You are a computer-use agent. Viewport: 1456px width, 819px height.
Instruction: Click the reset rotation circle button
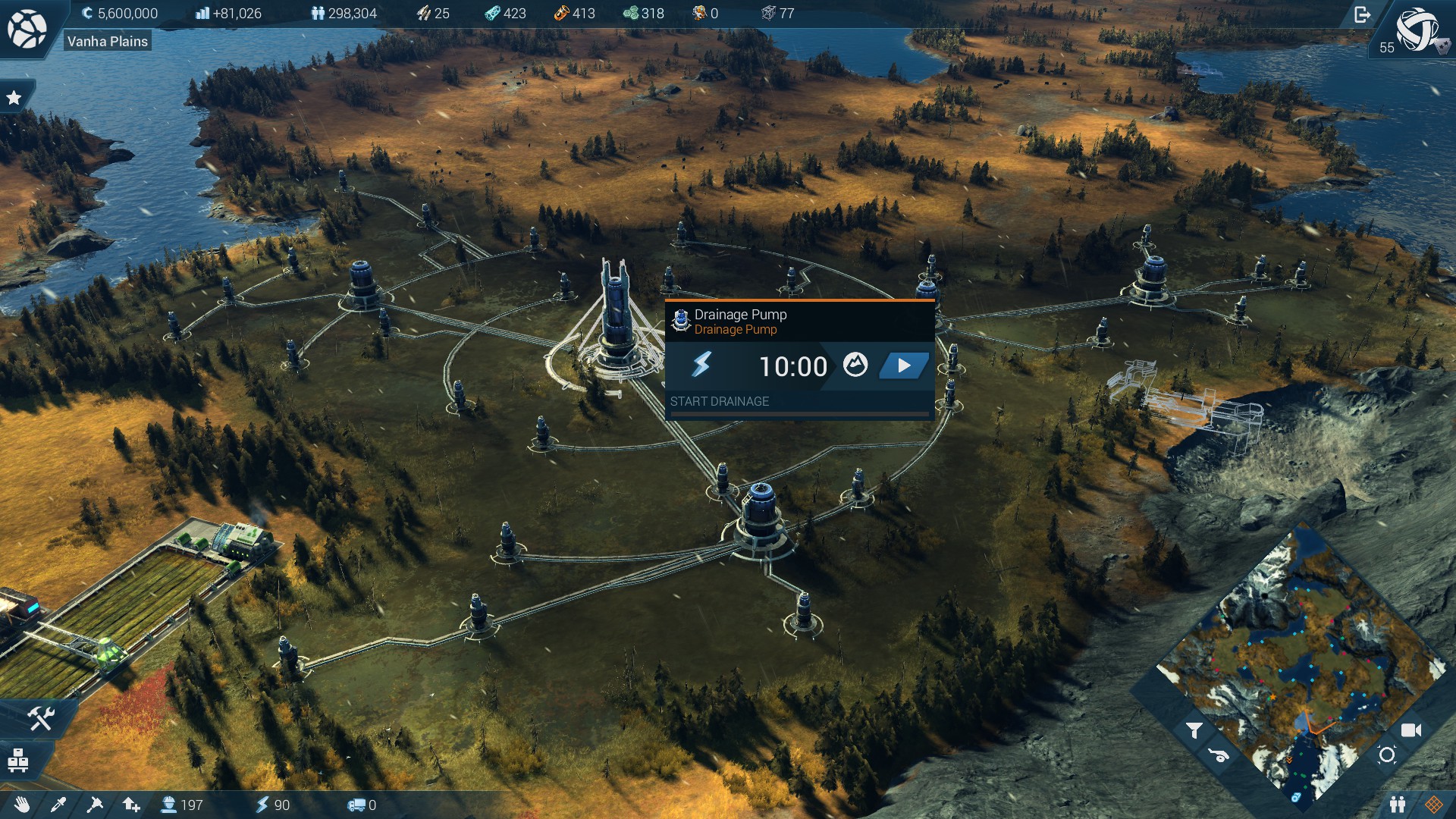[1387, 755]
